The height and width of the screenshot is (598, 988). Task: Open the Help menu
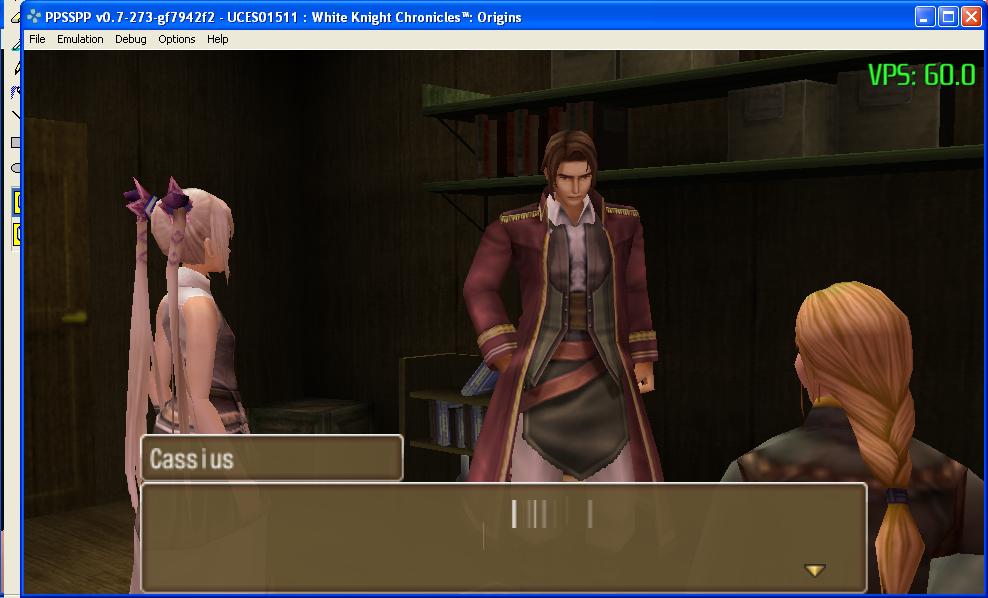(217, 39)
